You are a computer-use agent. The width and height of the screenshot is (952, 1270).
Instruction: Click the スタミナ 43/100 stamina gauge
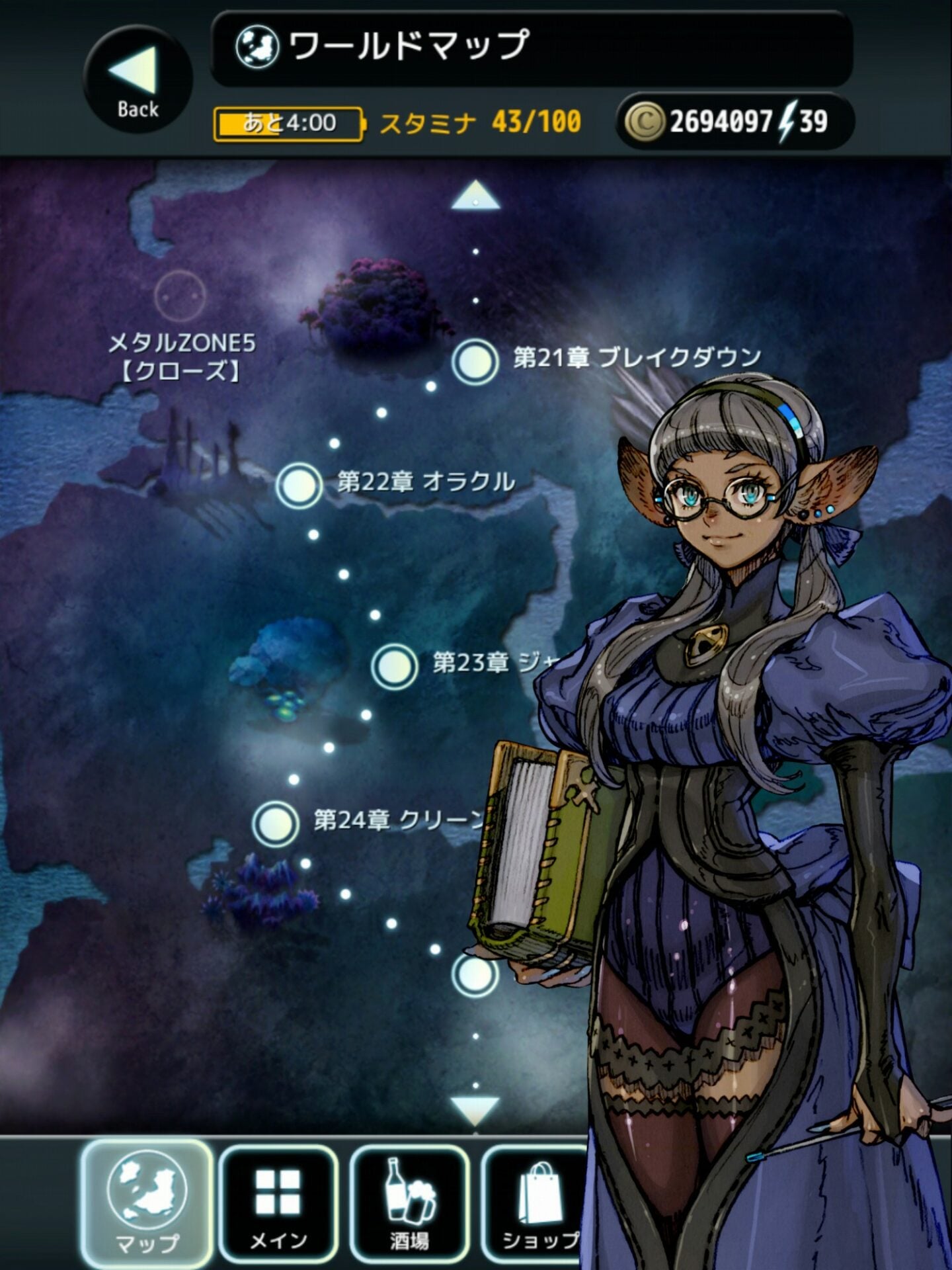point(478,121)
